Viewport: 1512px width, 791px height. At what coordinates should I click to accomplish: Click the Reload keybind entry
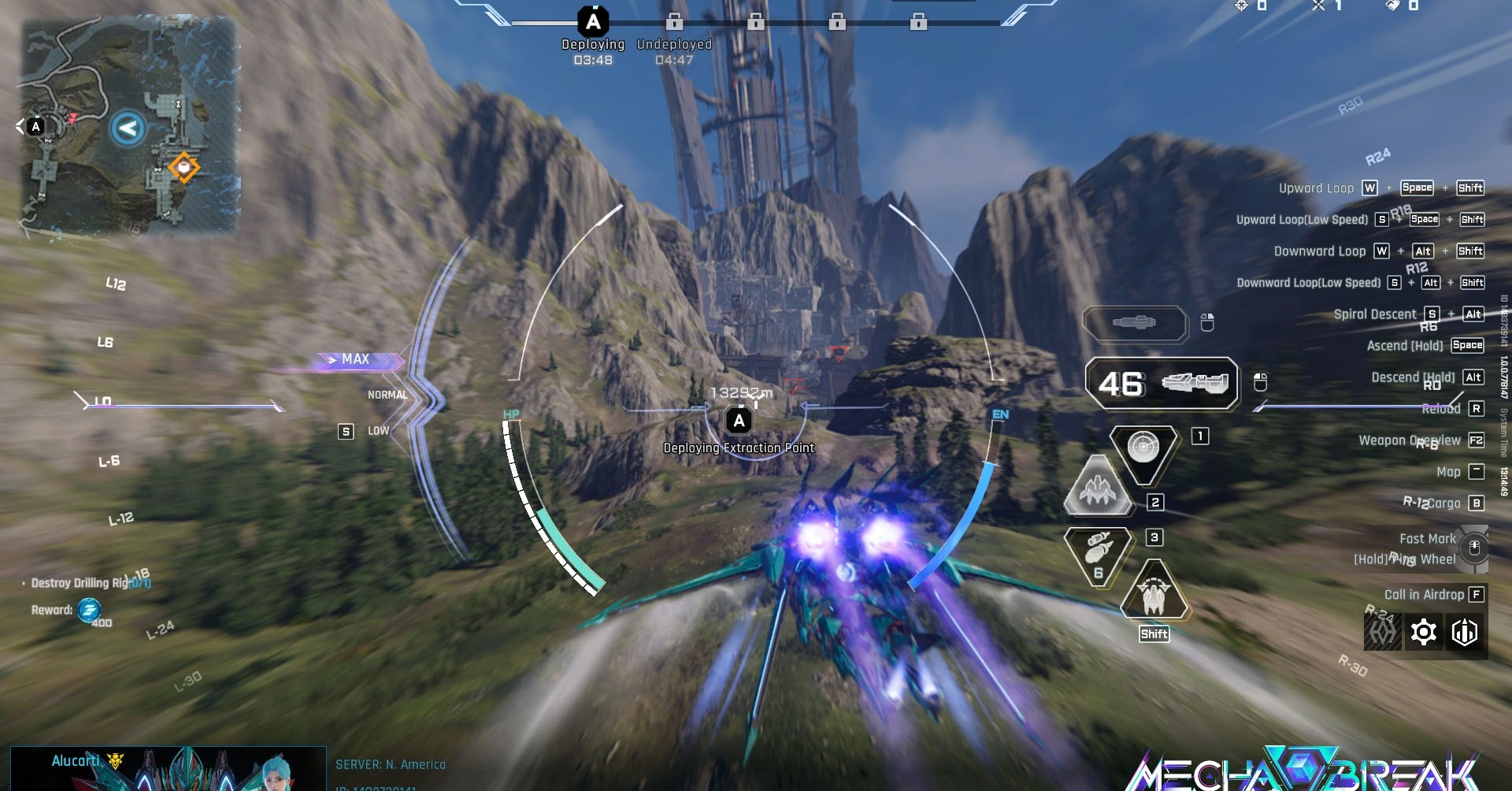click(x=1447, y=409)
